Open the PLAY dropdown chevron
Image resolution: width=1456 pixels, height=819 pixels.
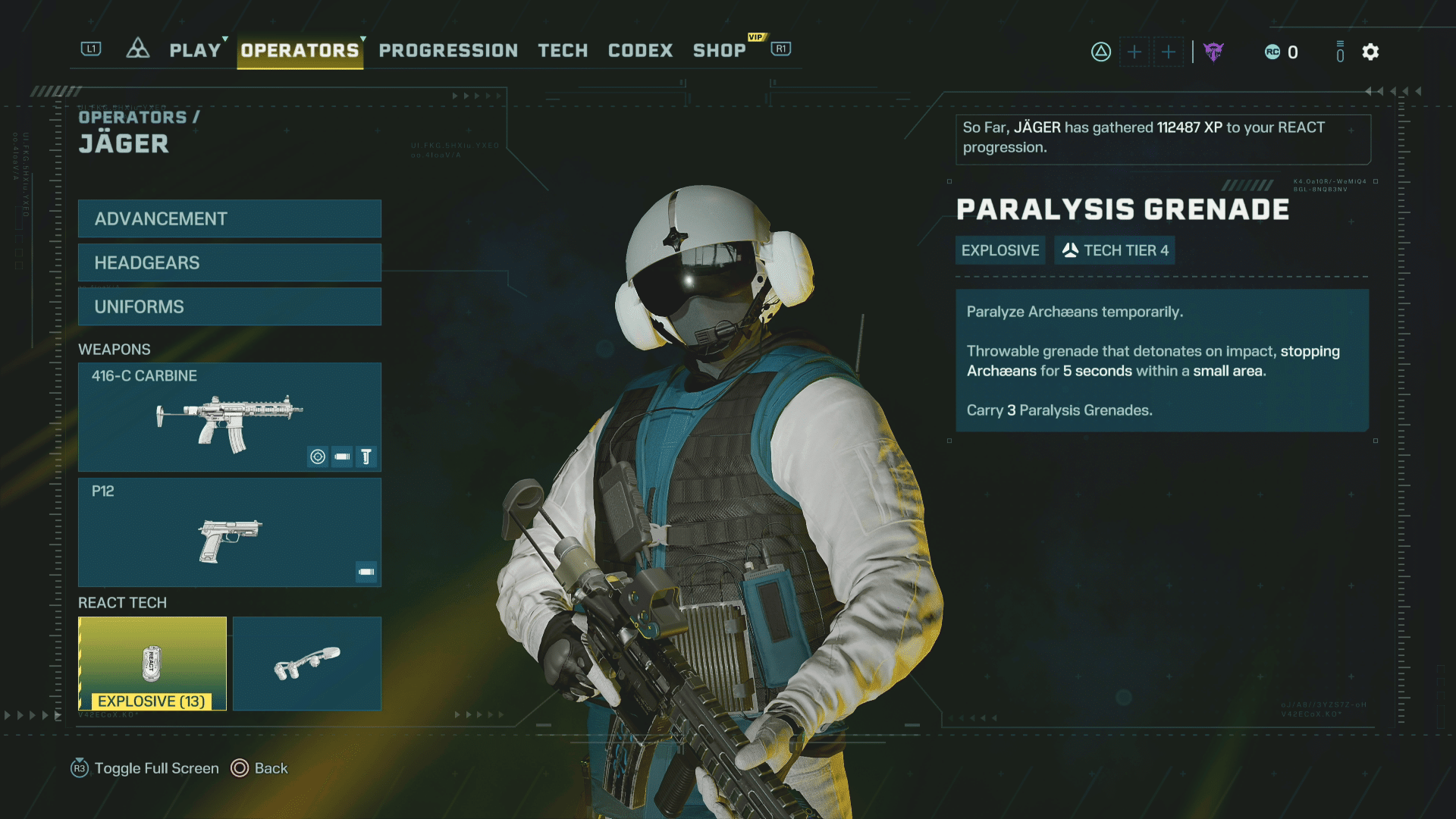tap(224, 40)
